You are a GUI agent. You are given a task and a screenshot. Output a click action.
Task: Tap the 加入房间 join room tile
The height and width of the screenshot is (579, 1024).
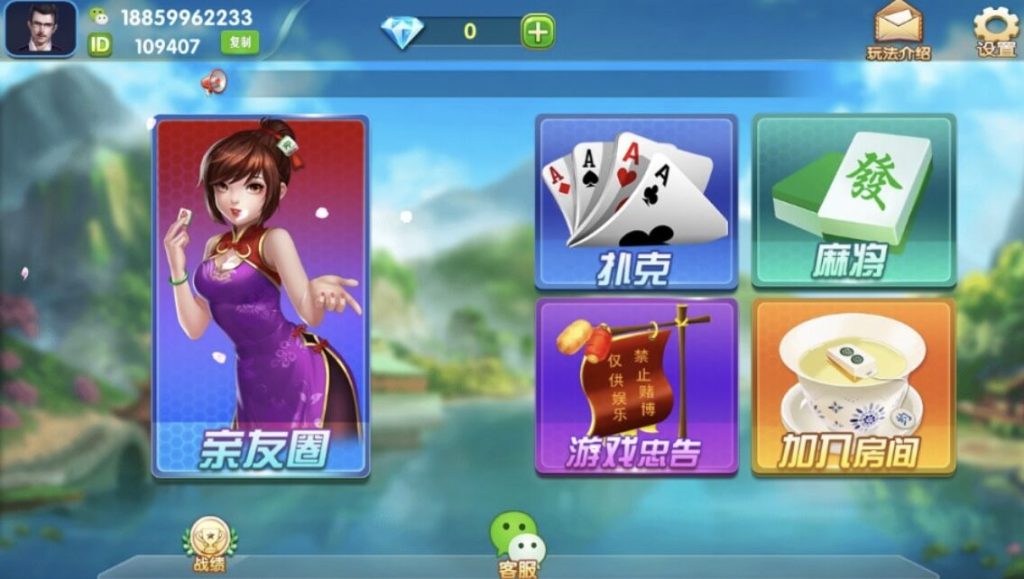[853, 386]
